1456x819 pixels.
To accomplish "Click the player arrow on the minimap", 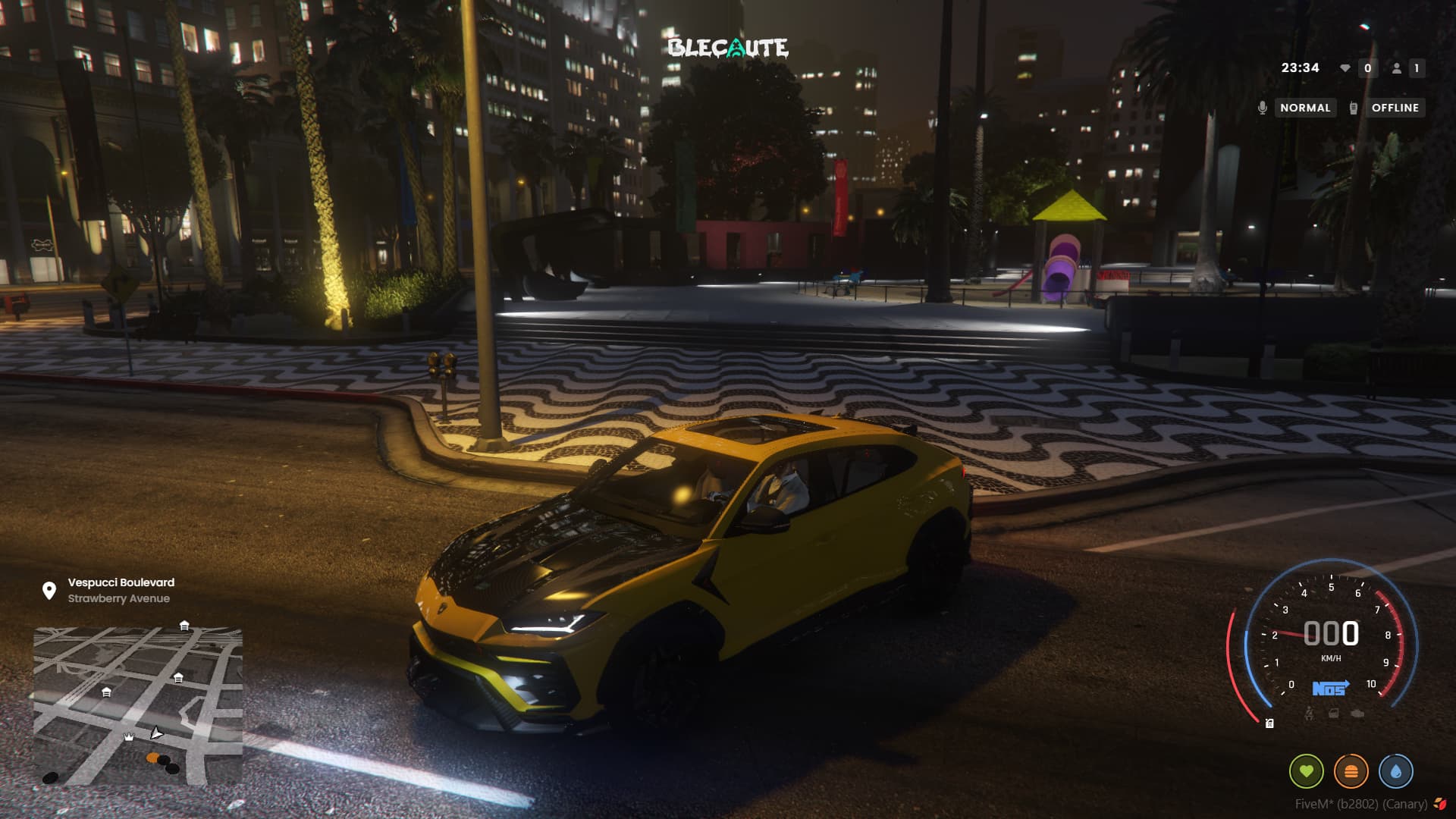I will coord(156,733).
